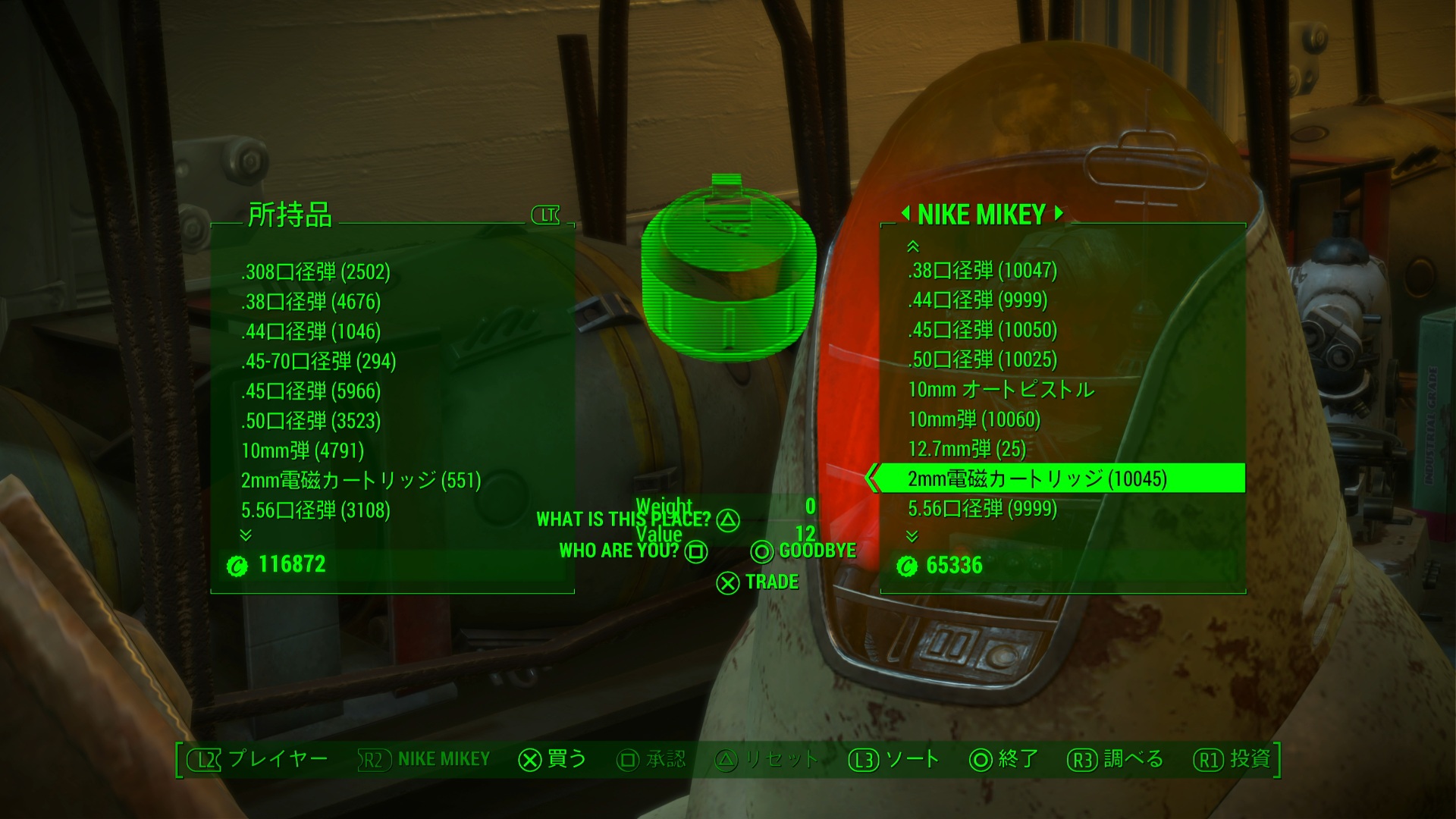
Task: Click the highlighted 2mm電磁カートリッジ (10045) vendor row
Action: [1037, 479]
